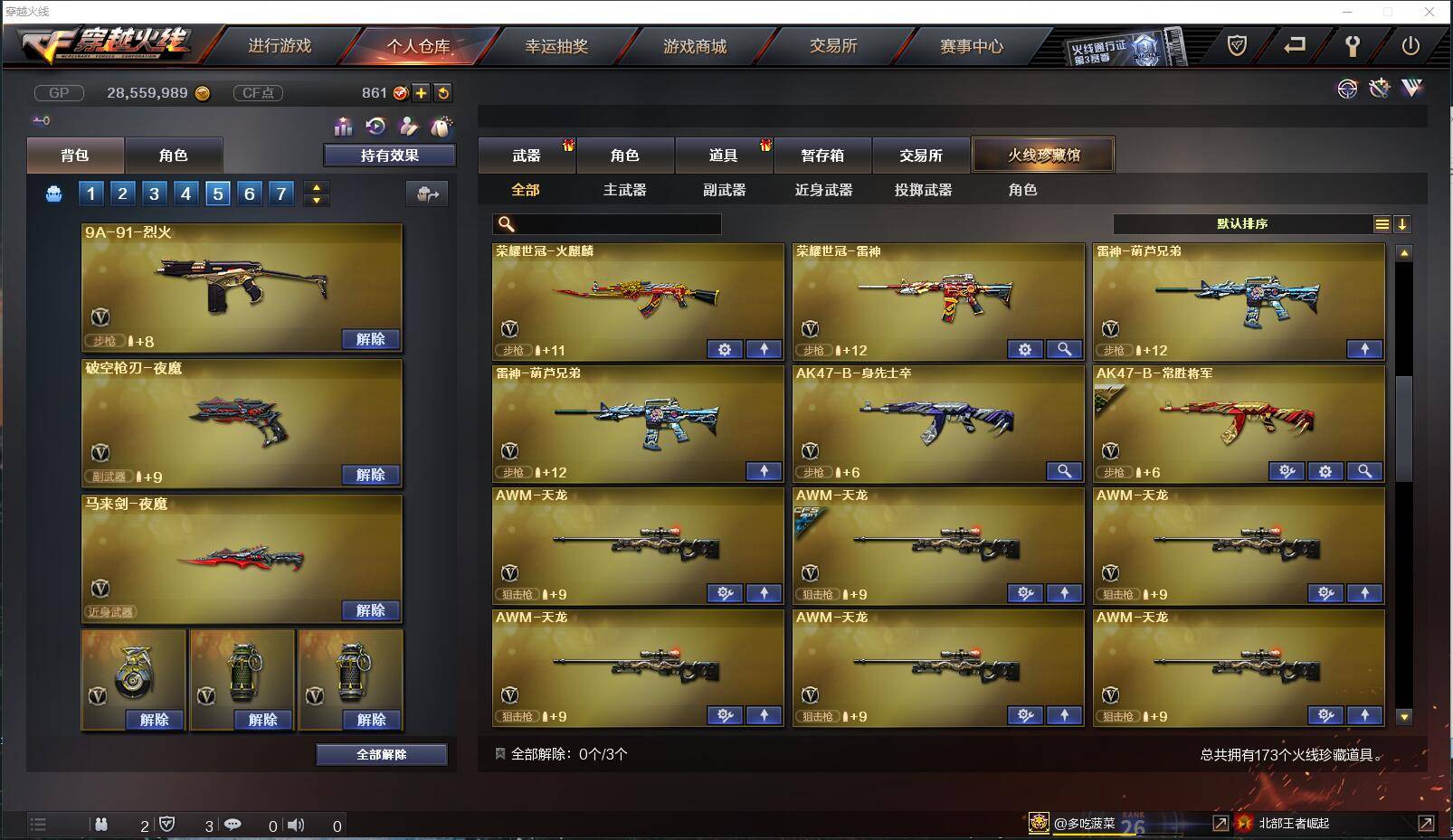
Task: Click the 全部解除 button
Action: coord(381,753)
